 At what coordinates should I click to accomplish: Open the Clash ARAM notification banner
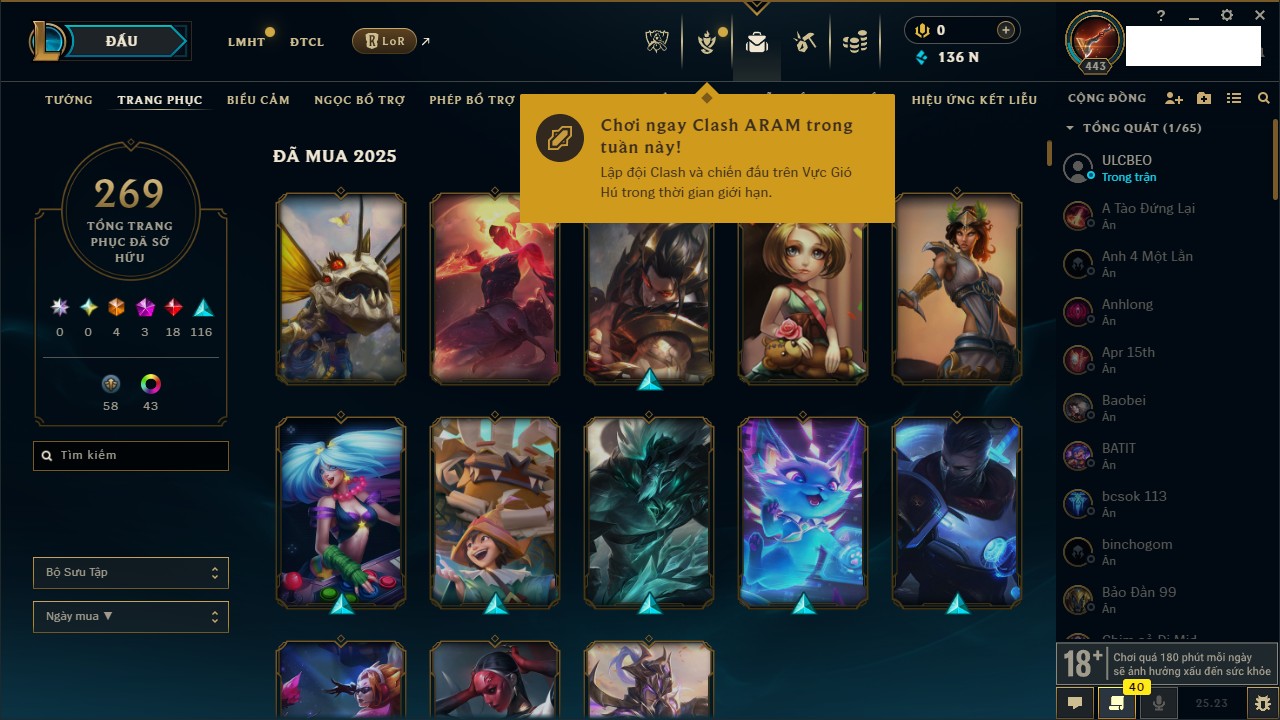pos(706,158)
